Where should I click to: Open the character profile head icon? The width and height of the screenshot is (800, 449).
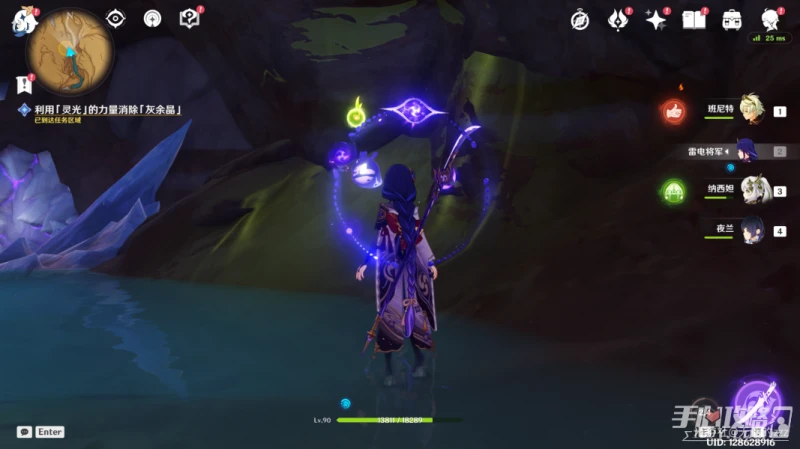click(x=769, y=19)
